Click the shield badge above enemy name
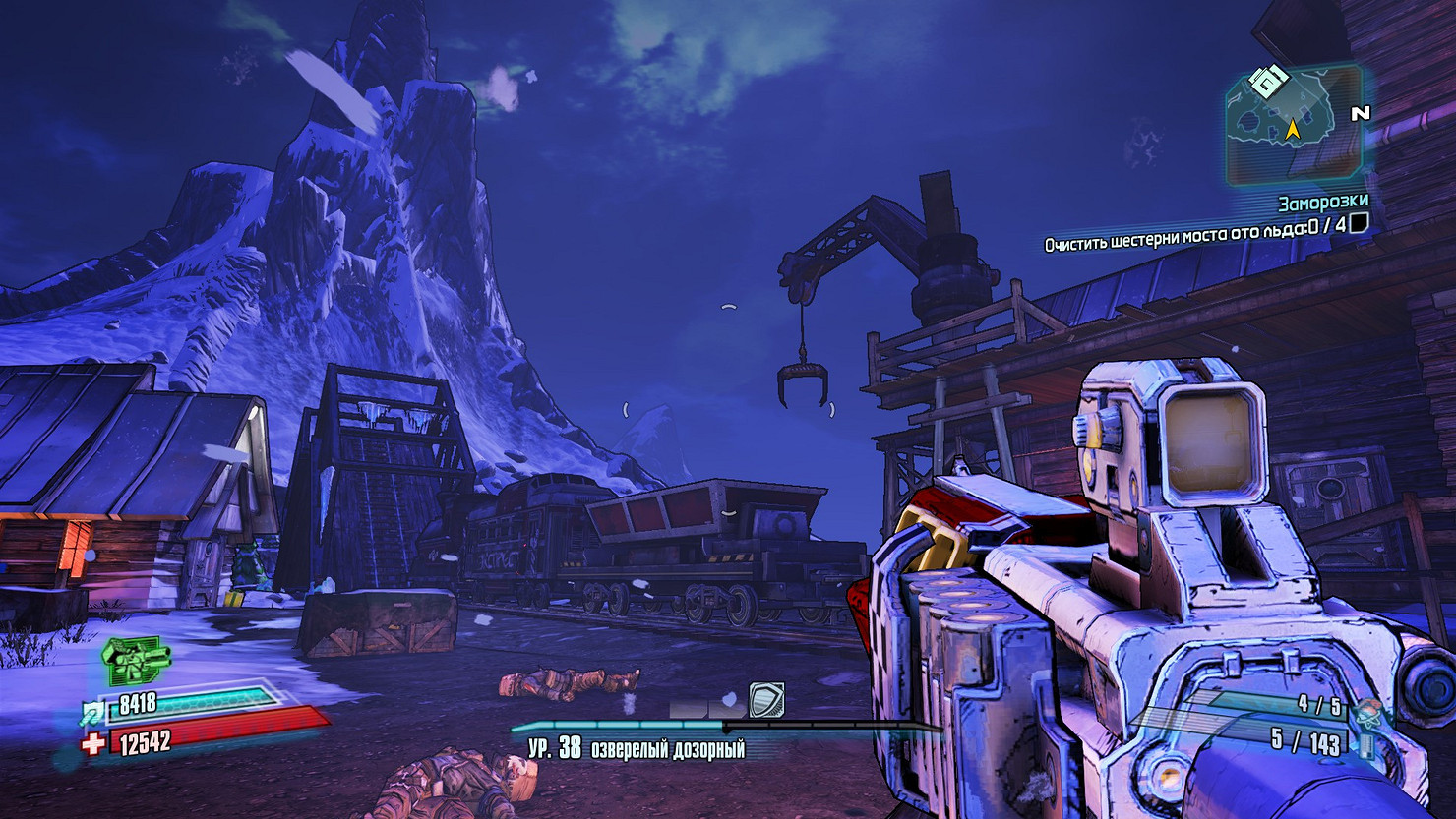1456x819 pixels. click(x=765, y=700)
